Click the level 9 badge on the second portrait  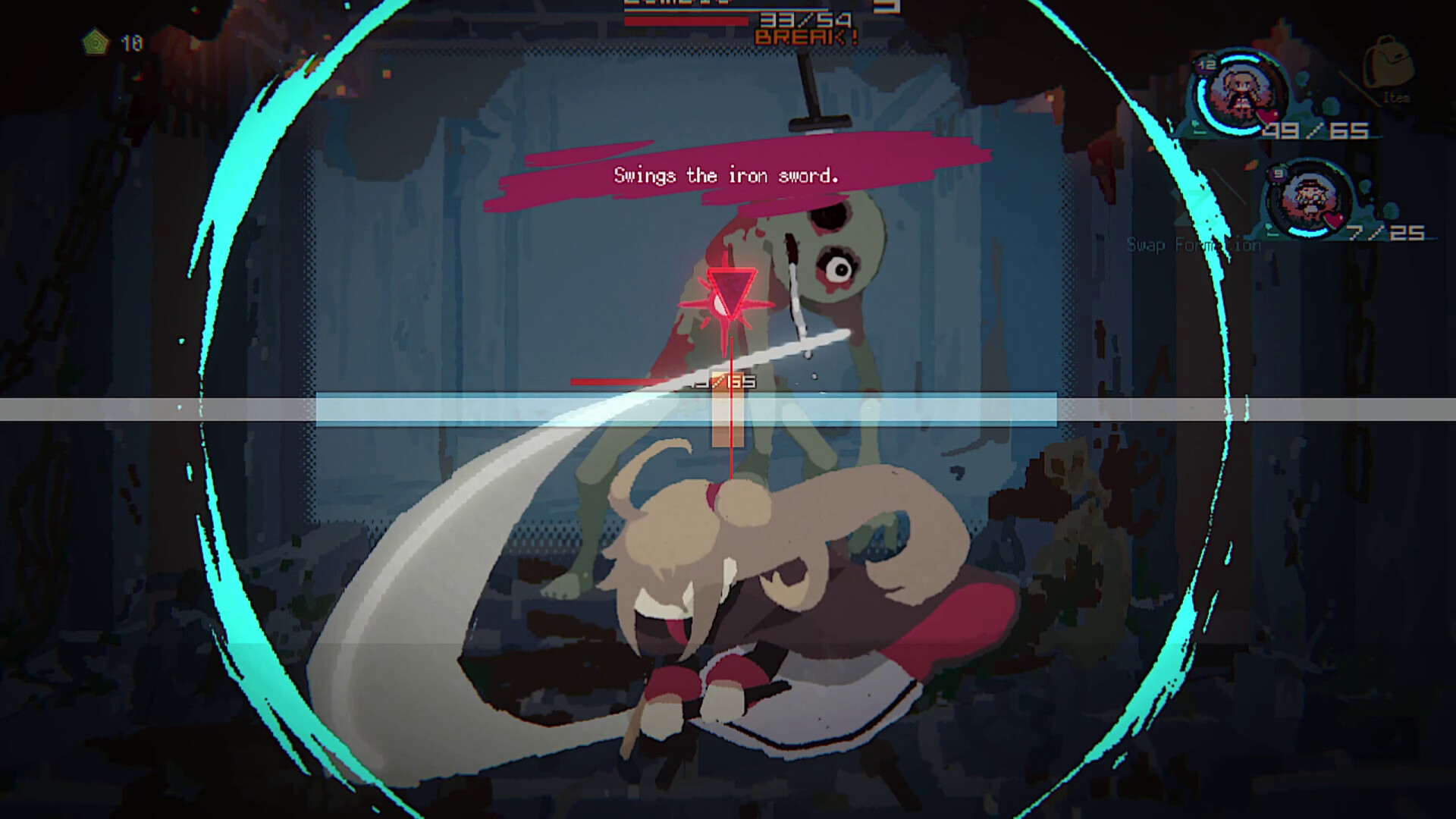point(1276,174)
